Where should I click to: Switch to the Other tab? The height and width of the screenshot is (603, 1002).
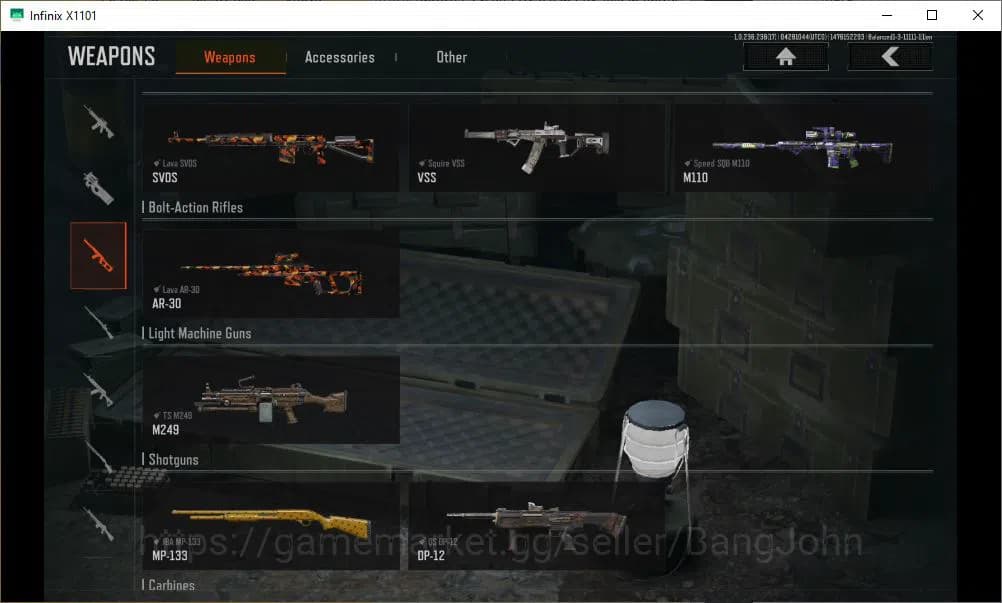451,57
